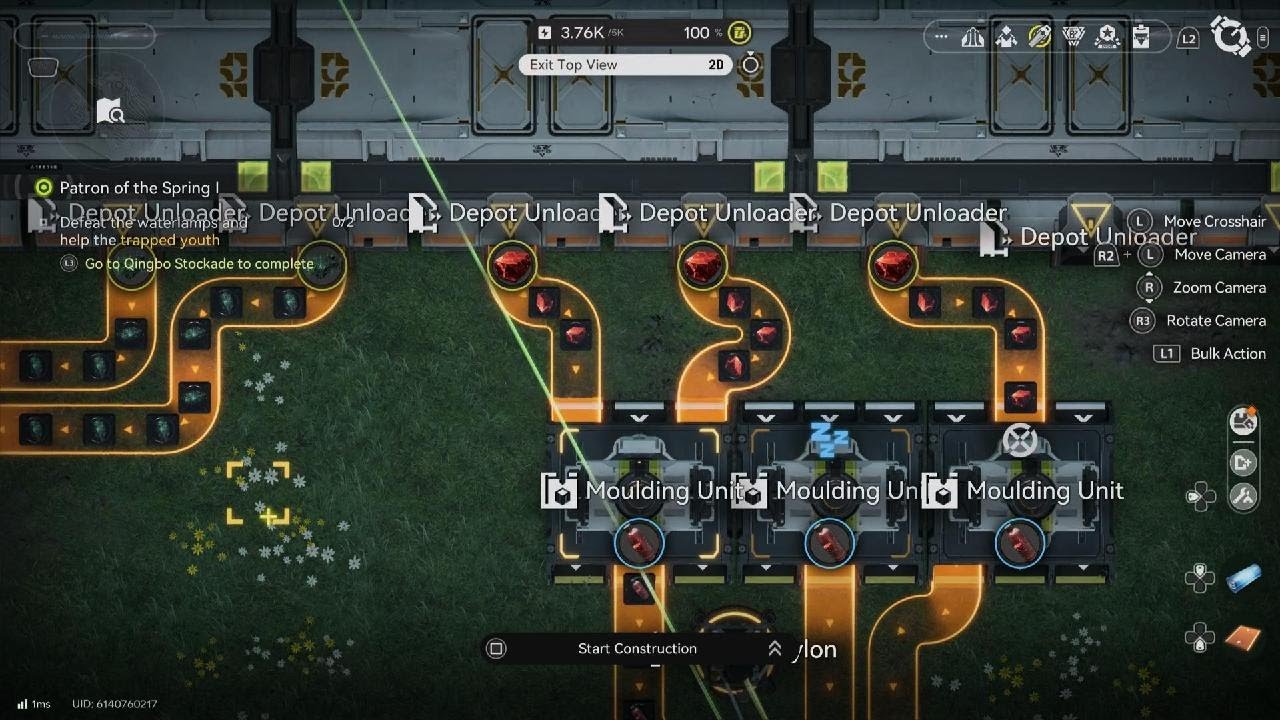
Task: Open the facility icon with orange dot
Action: (1243, 421)
